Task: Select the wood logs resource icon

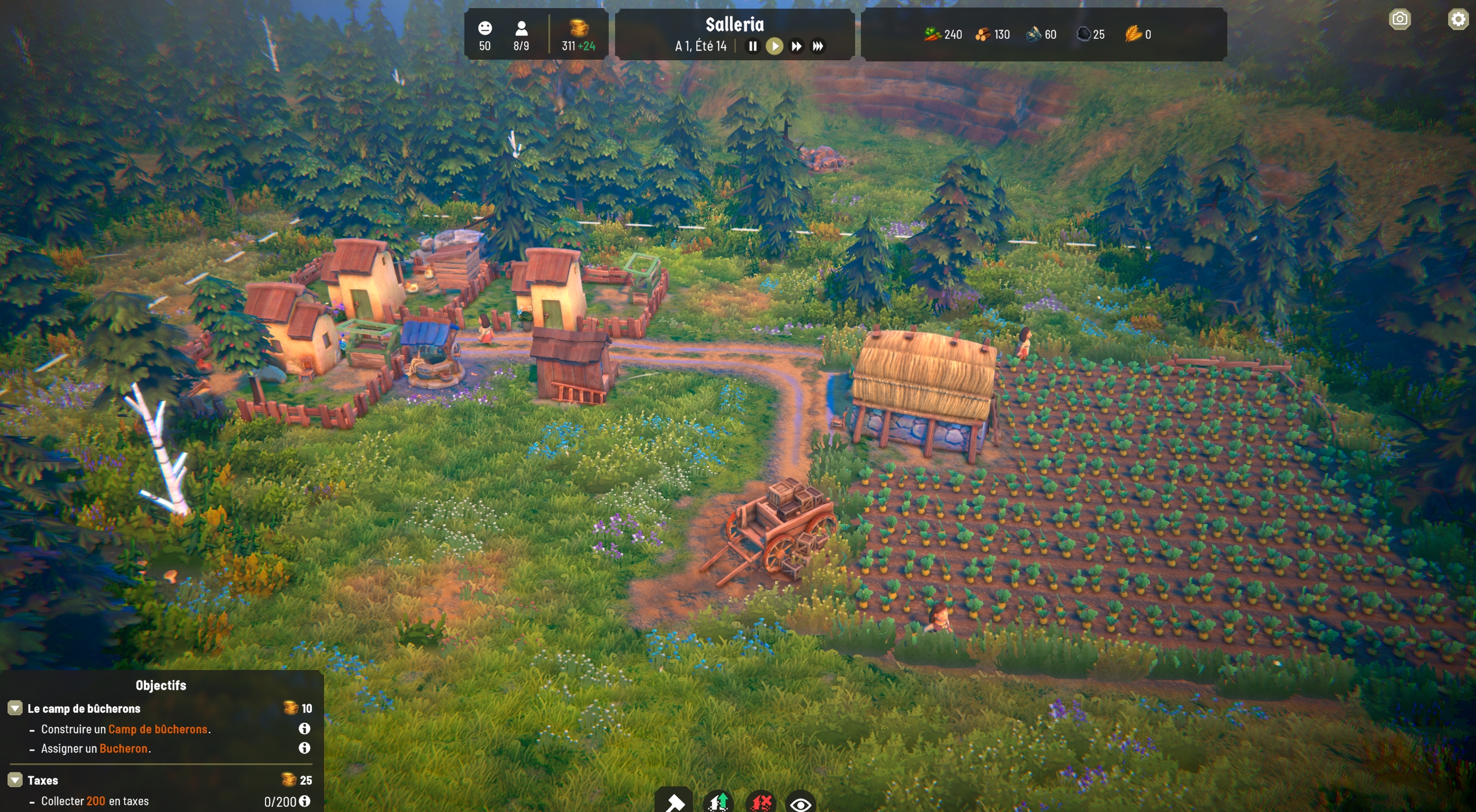Action: 983,35
